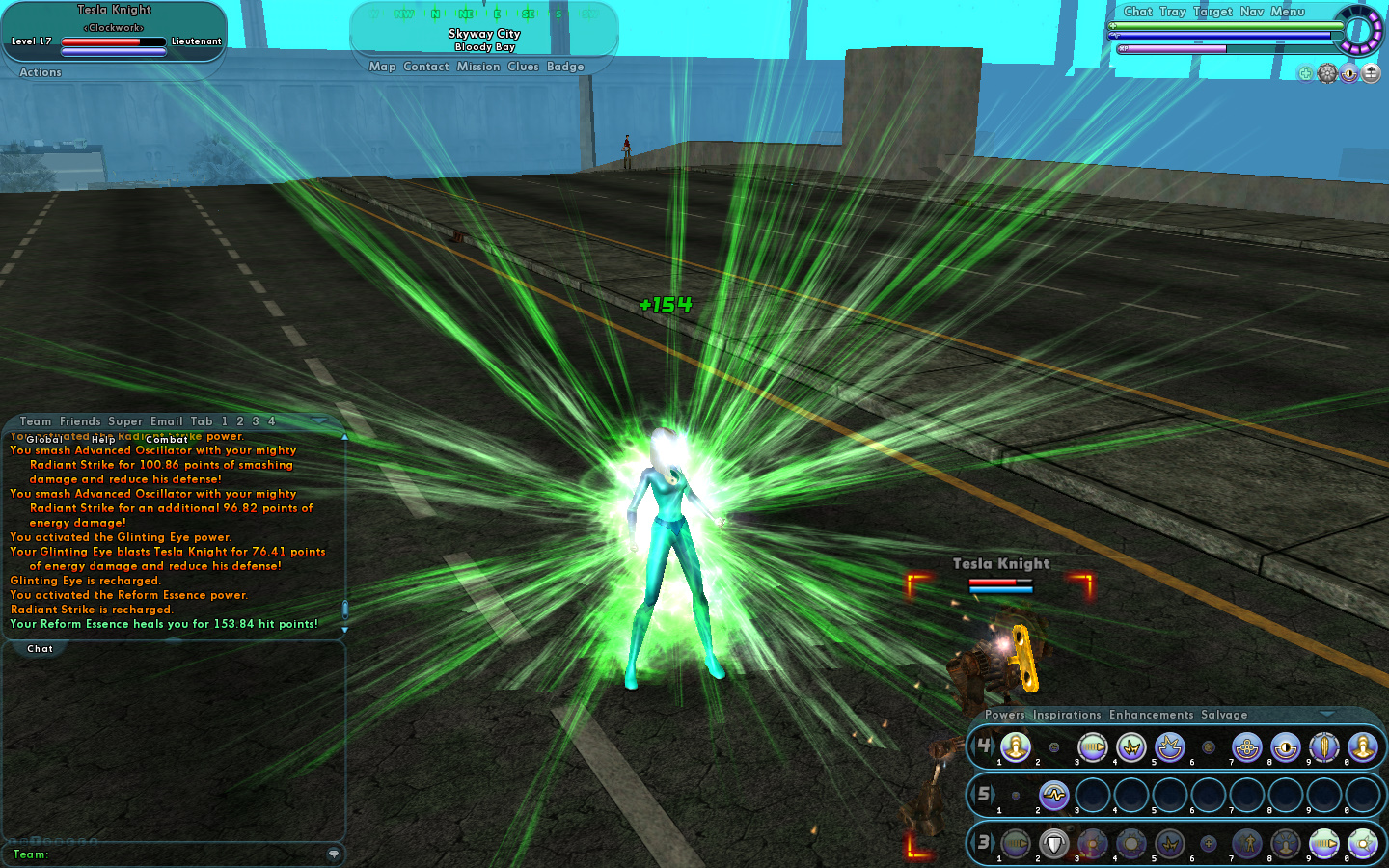Open the main Menu
The height and width of the screenshot is (868, 1389).
tap(1288, 12)
